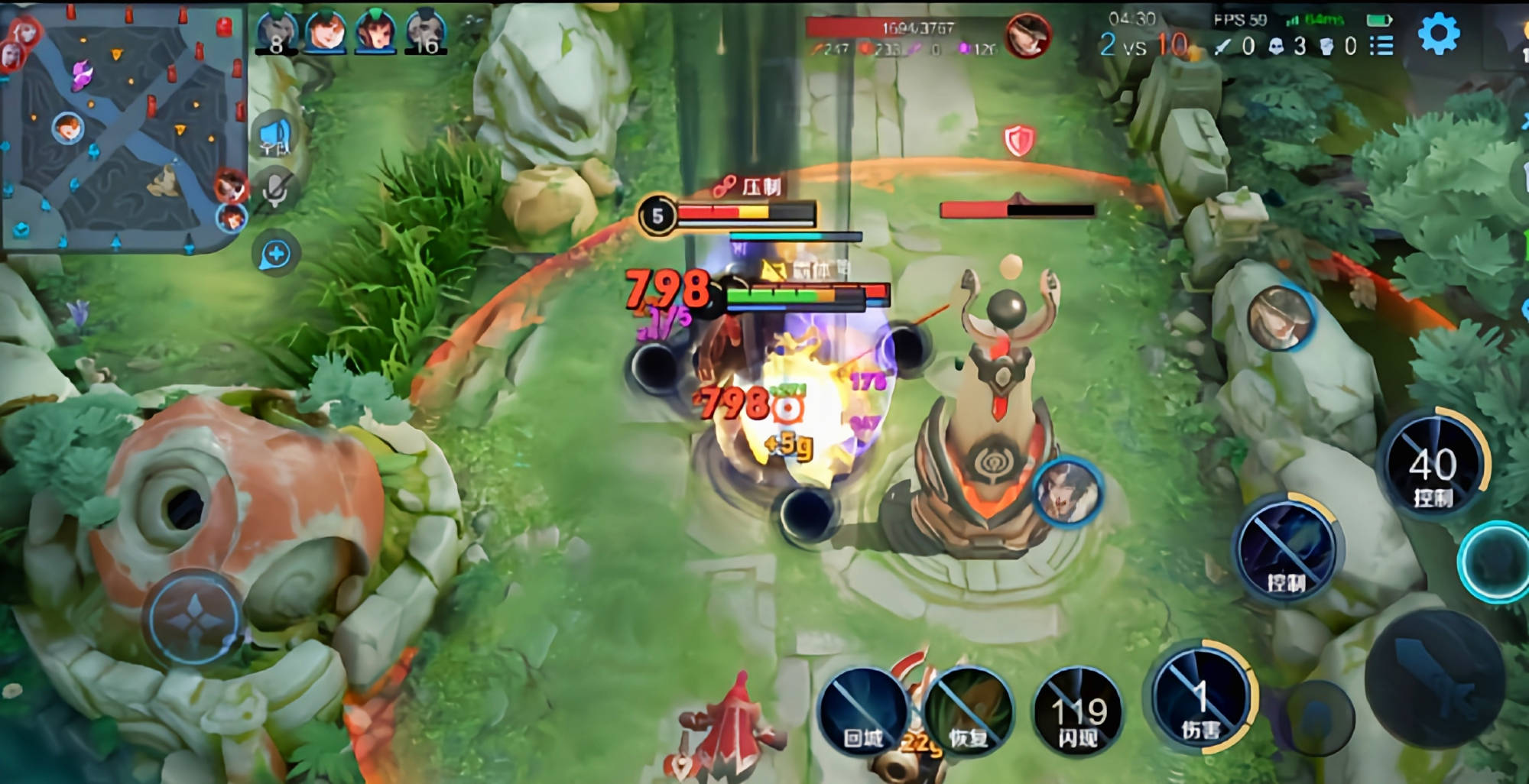The image size is (1529, 784).
Task: Lock onto the hat-wearing enemy hero portrait
Action: (x=1279, y=317)
